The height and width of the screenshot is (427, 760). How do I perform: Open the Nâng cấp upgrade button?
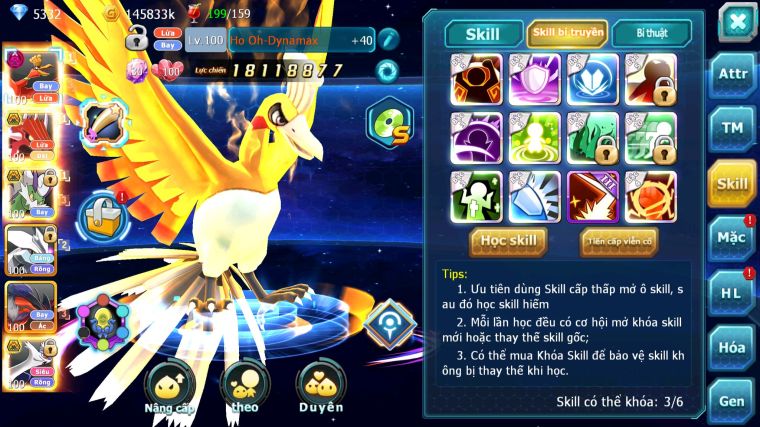[170, 390]
